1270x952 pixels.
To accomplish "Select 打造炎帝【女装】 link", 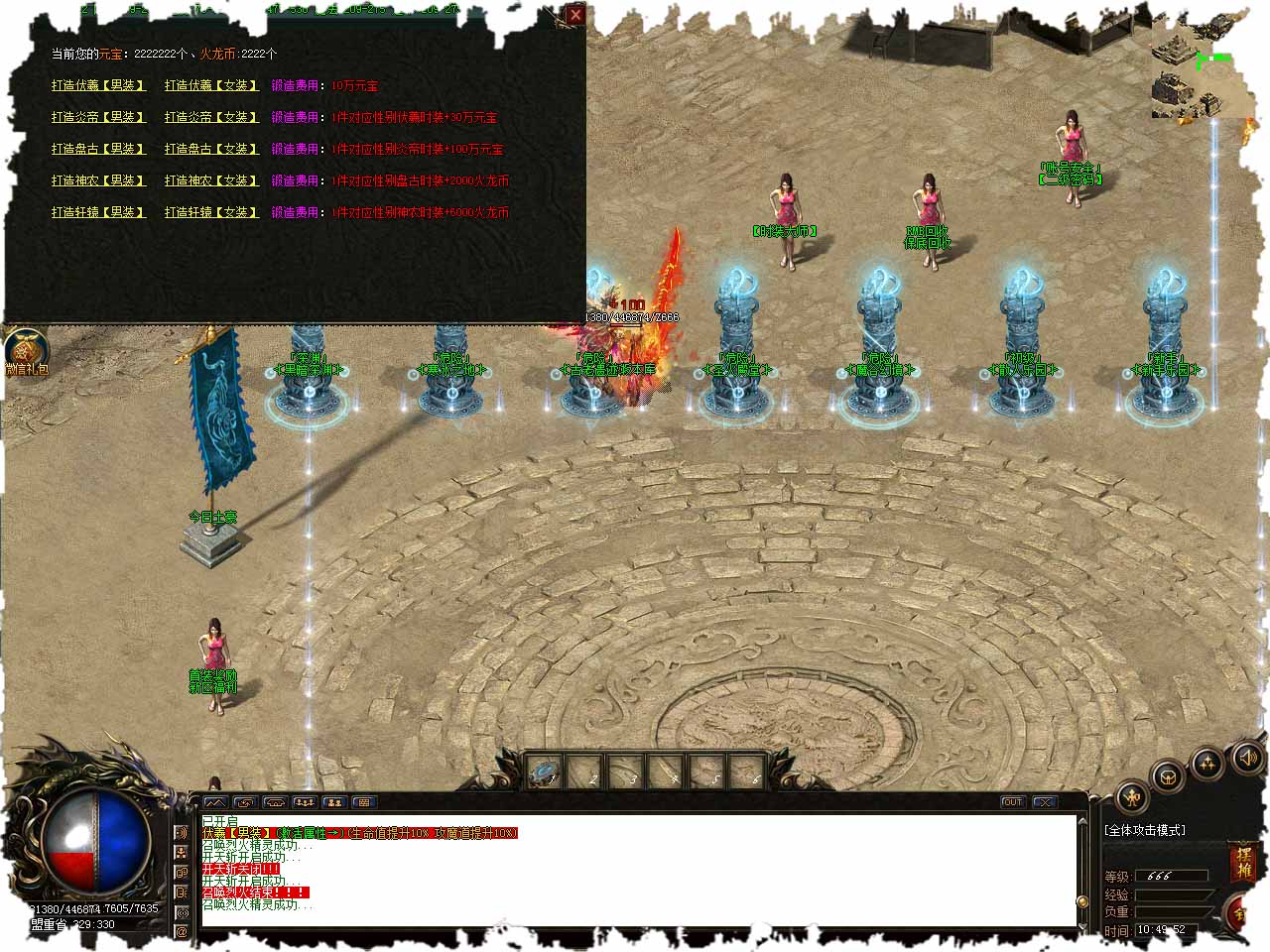I will [x=211, y=117].
